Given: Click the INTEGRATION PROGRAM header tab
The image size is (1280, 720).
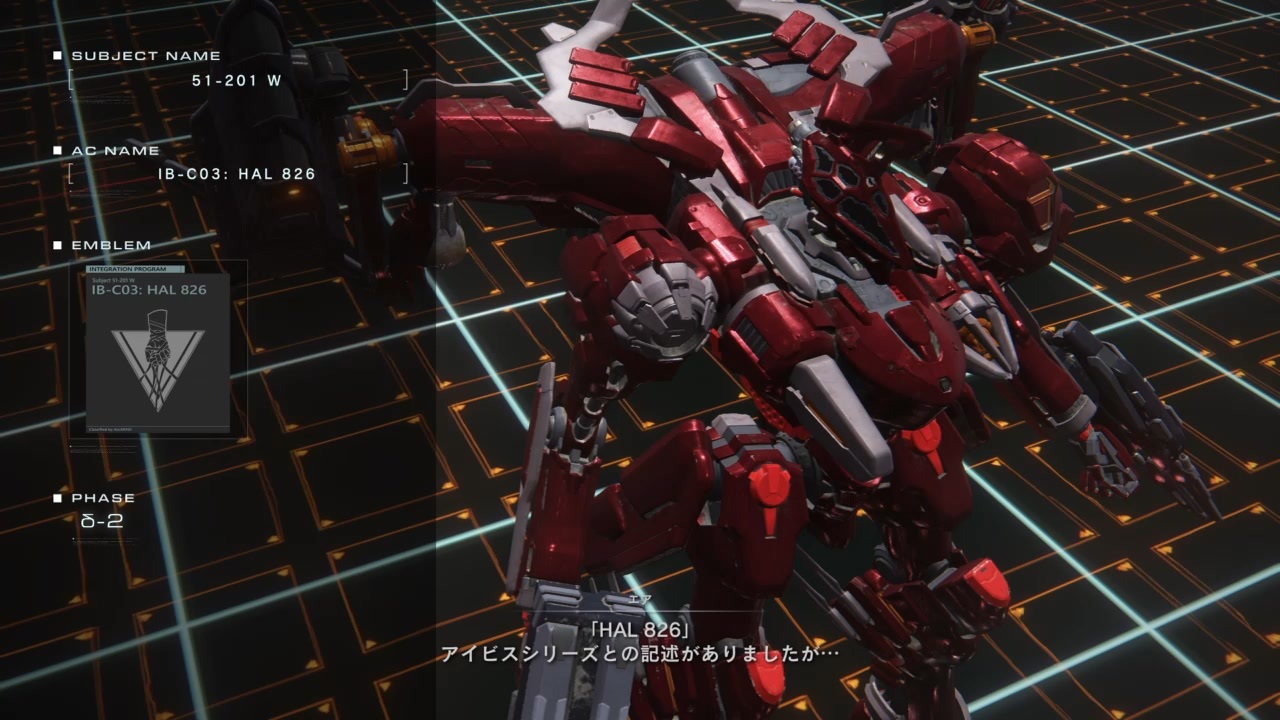Looking at the screenshot, I should click(129, 269).
